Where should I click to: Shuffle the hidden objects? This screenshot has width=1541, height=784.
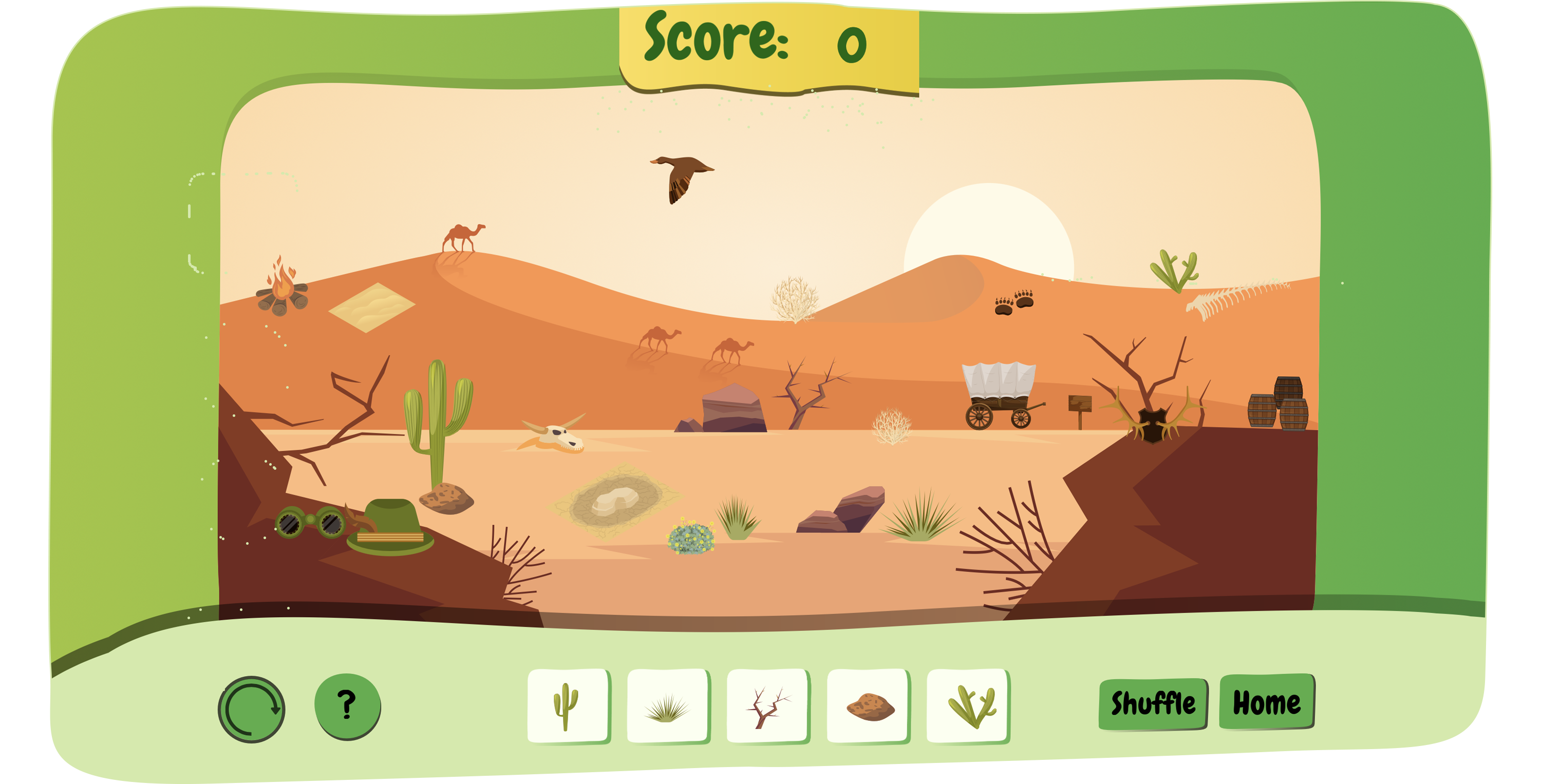pos(1153,704)
